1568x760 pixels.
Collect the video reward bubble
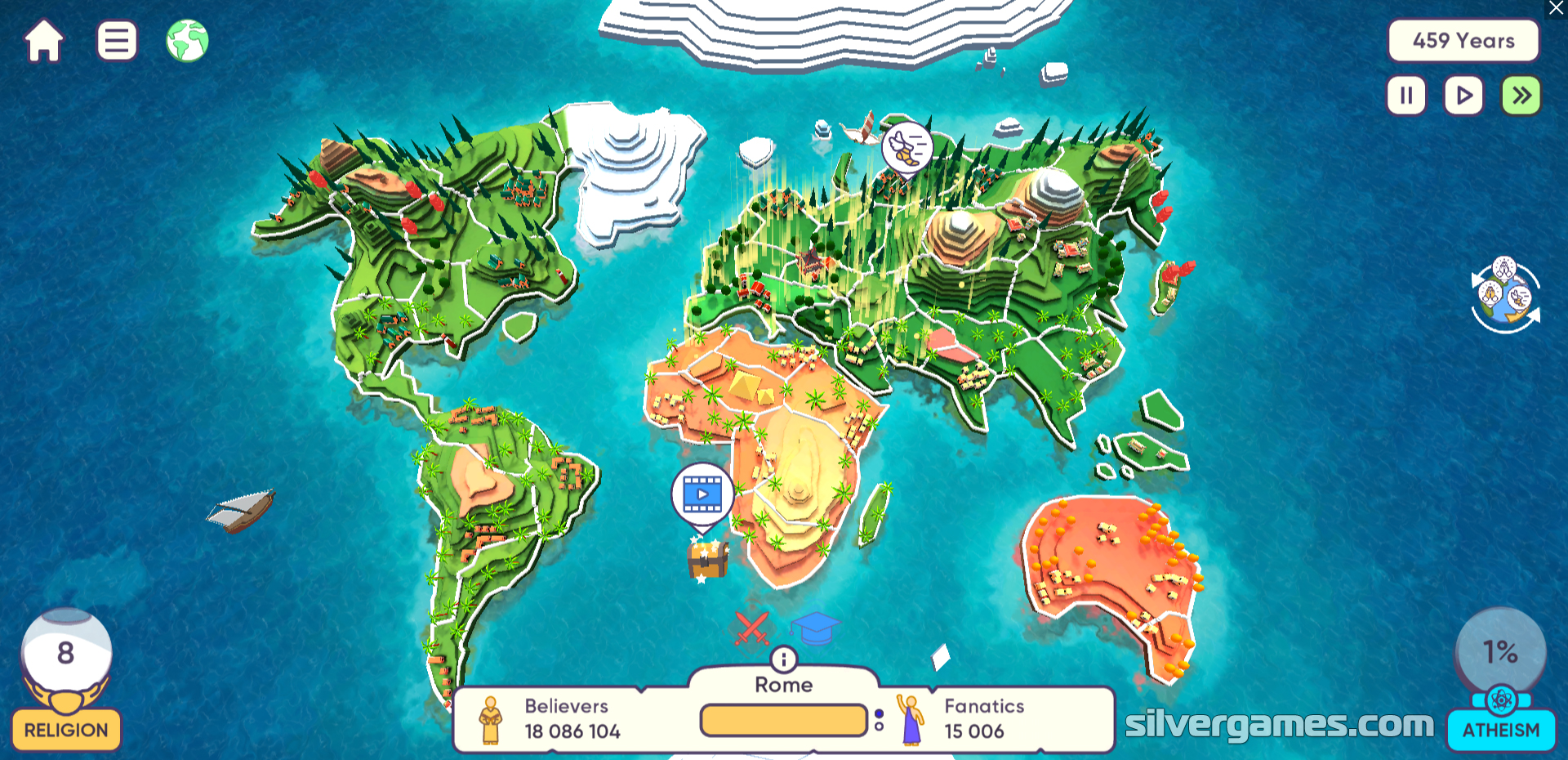click(x=702, y=494)
